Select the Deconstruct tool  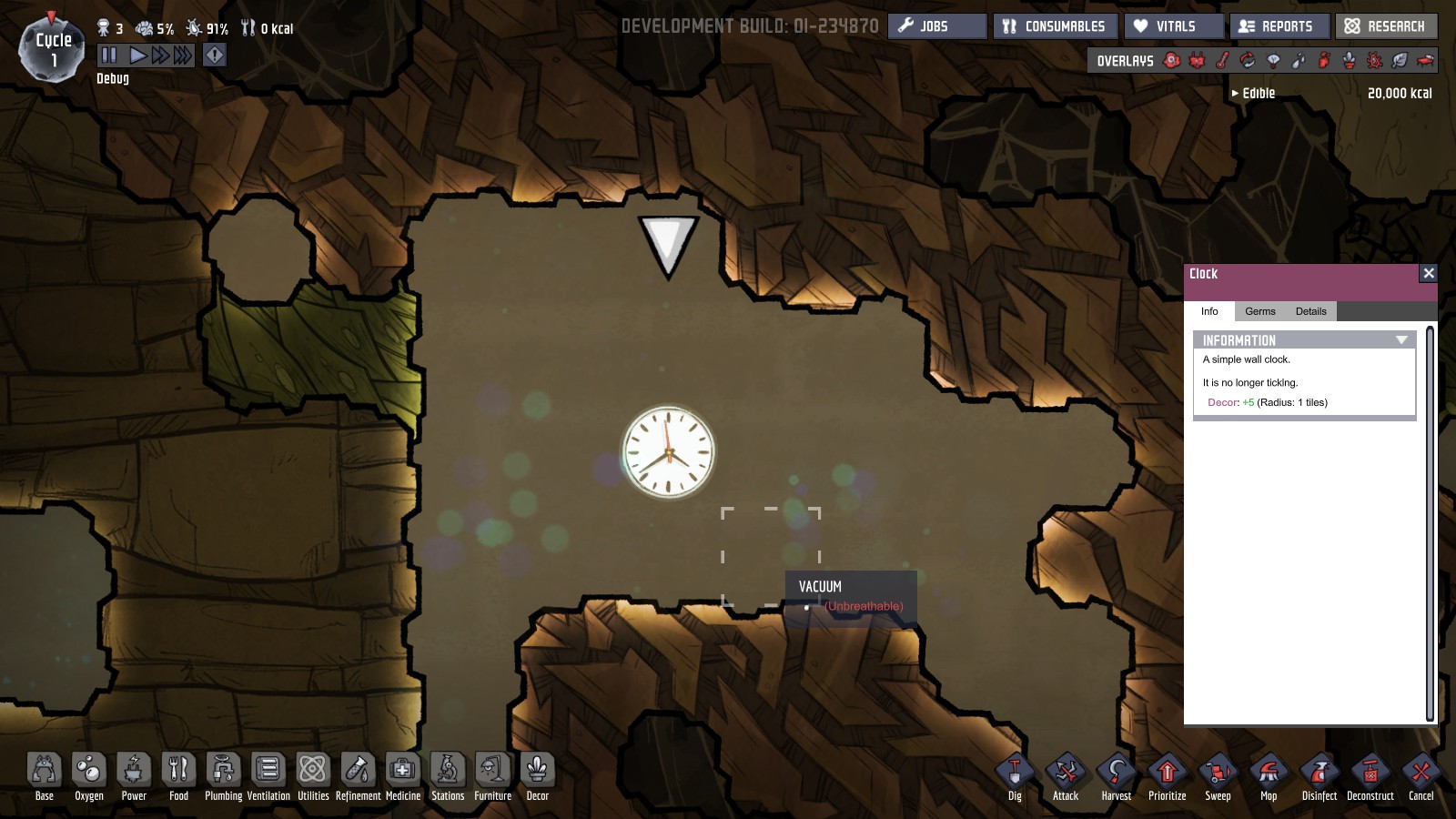coord(1370,773)
